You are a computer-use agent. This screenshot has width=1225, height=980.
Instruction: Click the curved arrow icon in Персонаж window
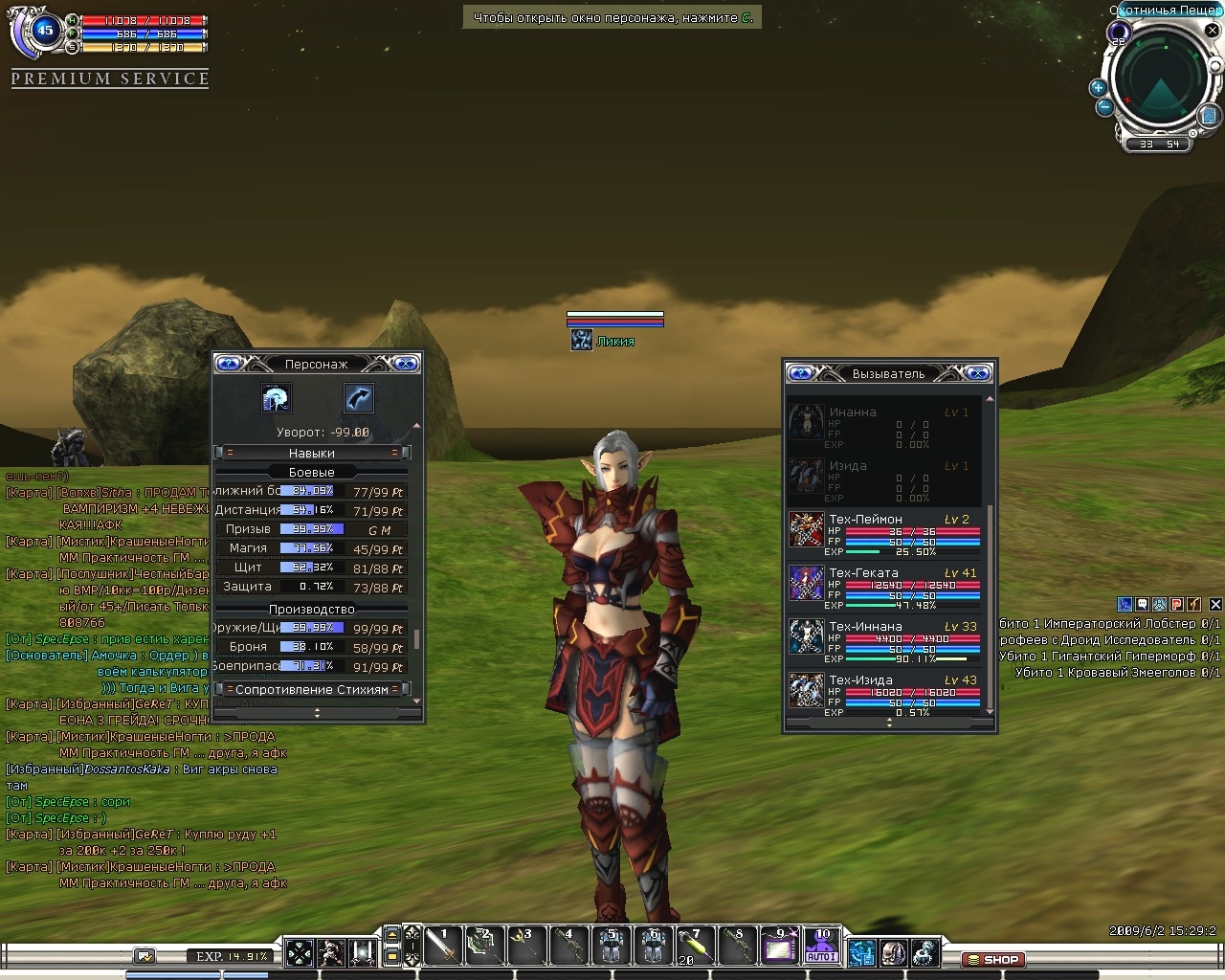tap(358, 398)
